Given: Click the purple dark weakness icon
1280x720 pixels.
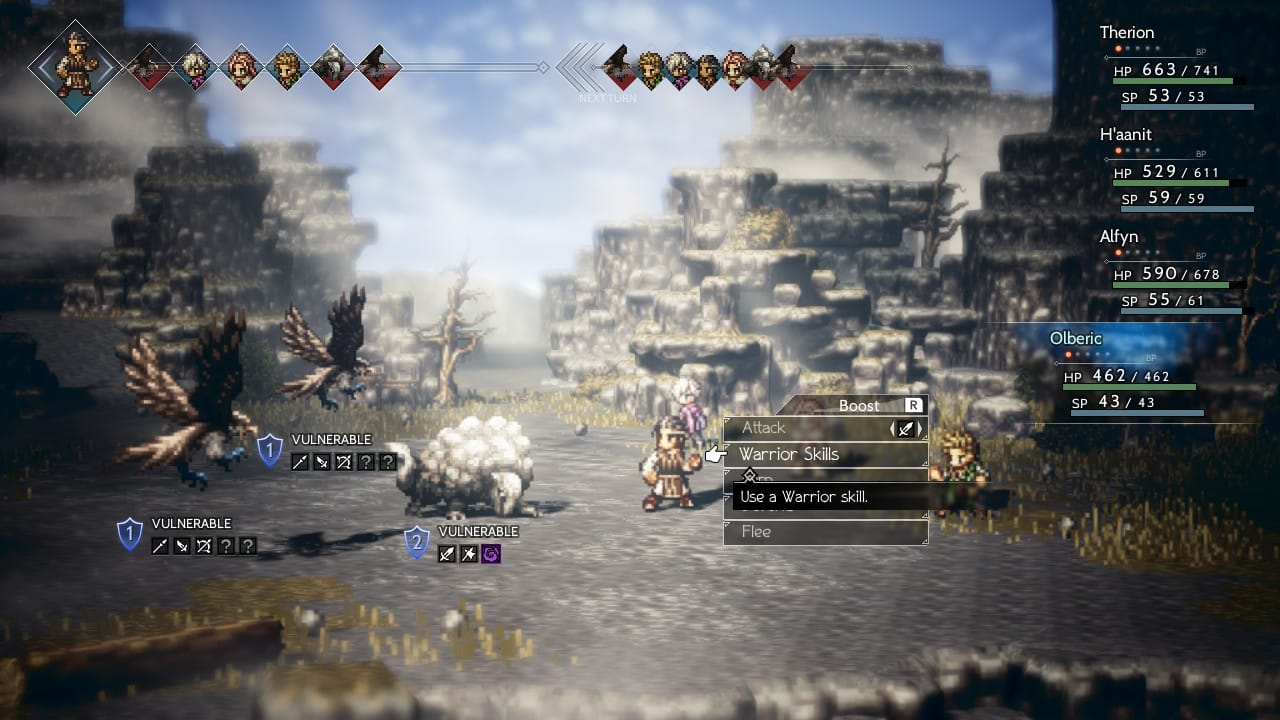Looking at the screenshot, I should pos(490,553).
